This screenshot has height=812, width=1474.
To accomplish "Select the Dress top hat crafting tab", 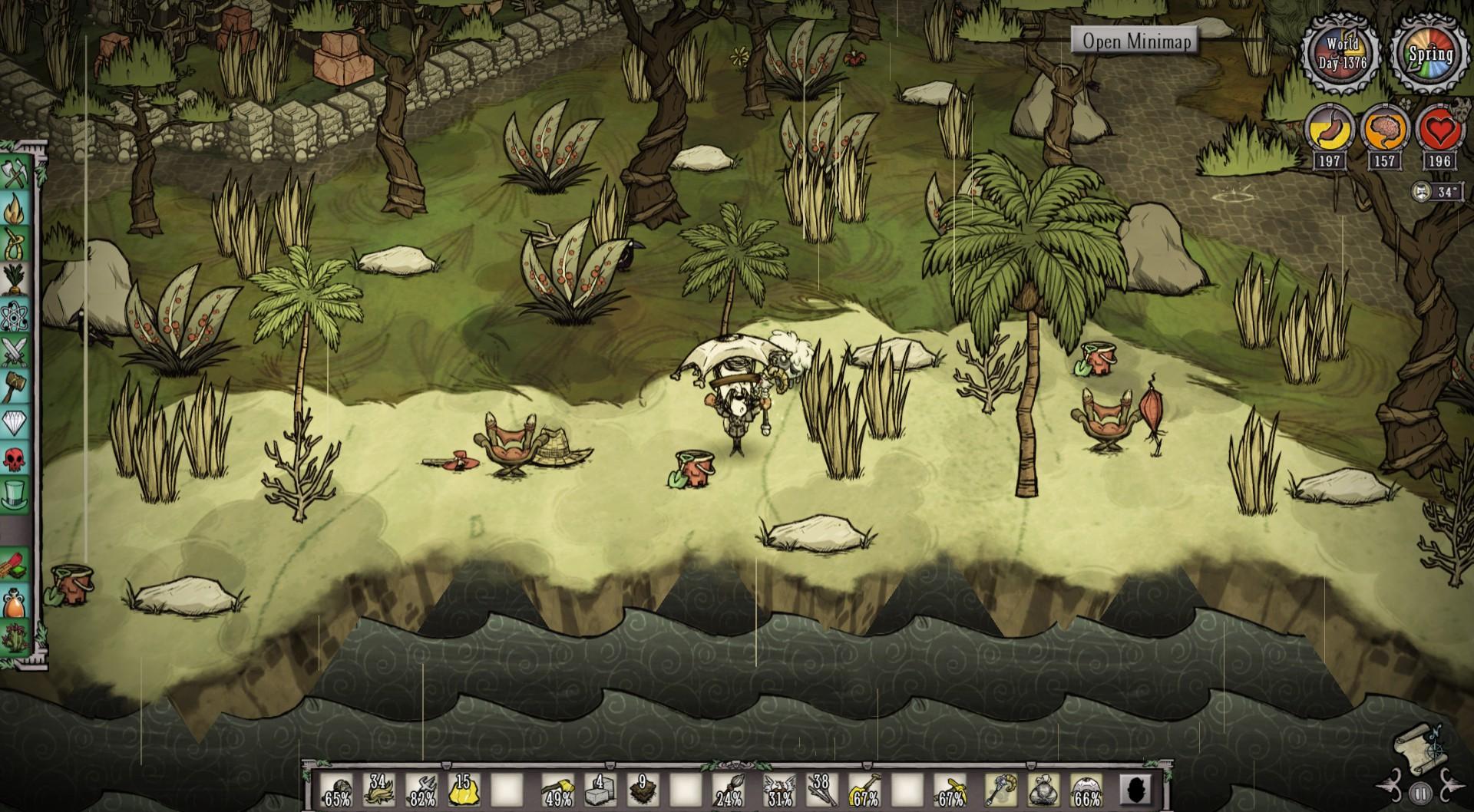I will (15, 495).
